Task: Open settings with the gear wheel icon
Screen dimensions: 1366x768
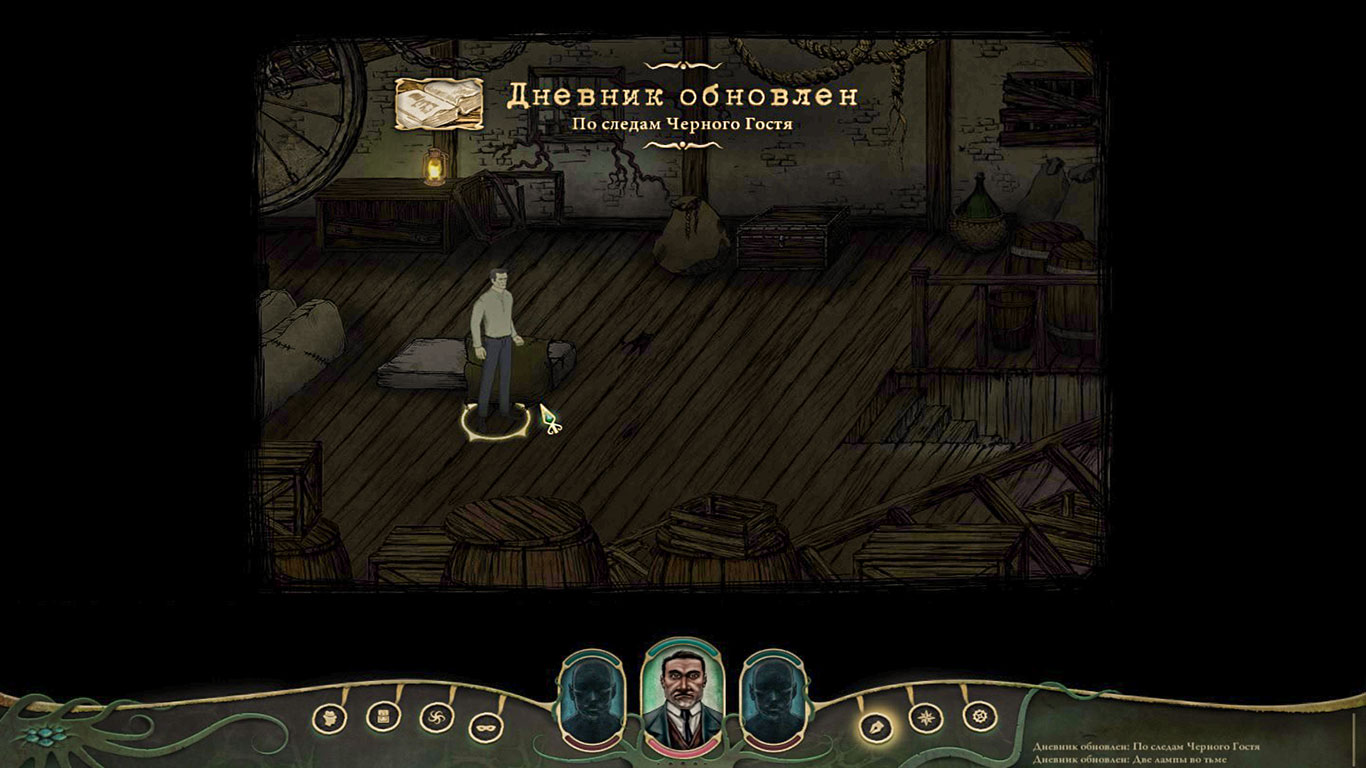Action: tap(979, 716)
